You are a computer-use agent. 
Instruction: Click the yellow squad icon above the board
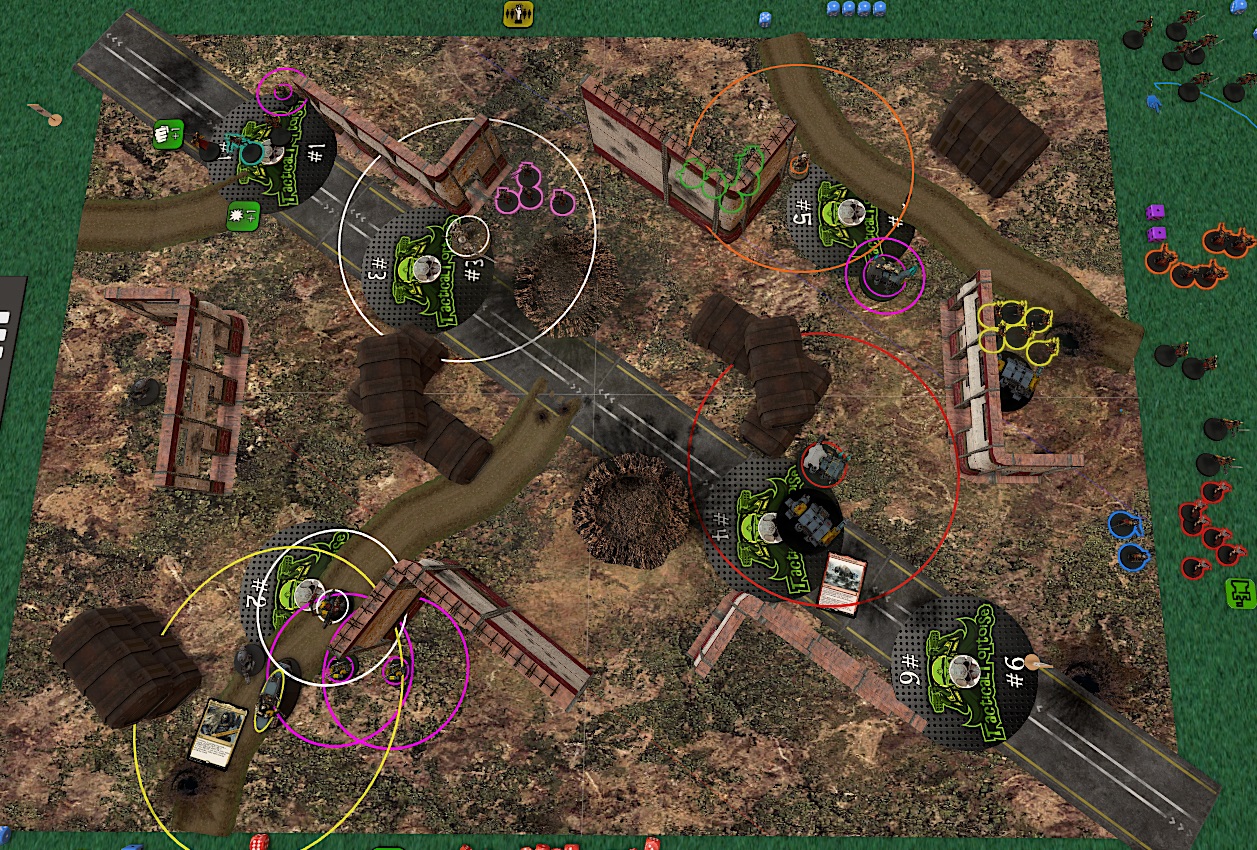point(518,13)
